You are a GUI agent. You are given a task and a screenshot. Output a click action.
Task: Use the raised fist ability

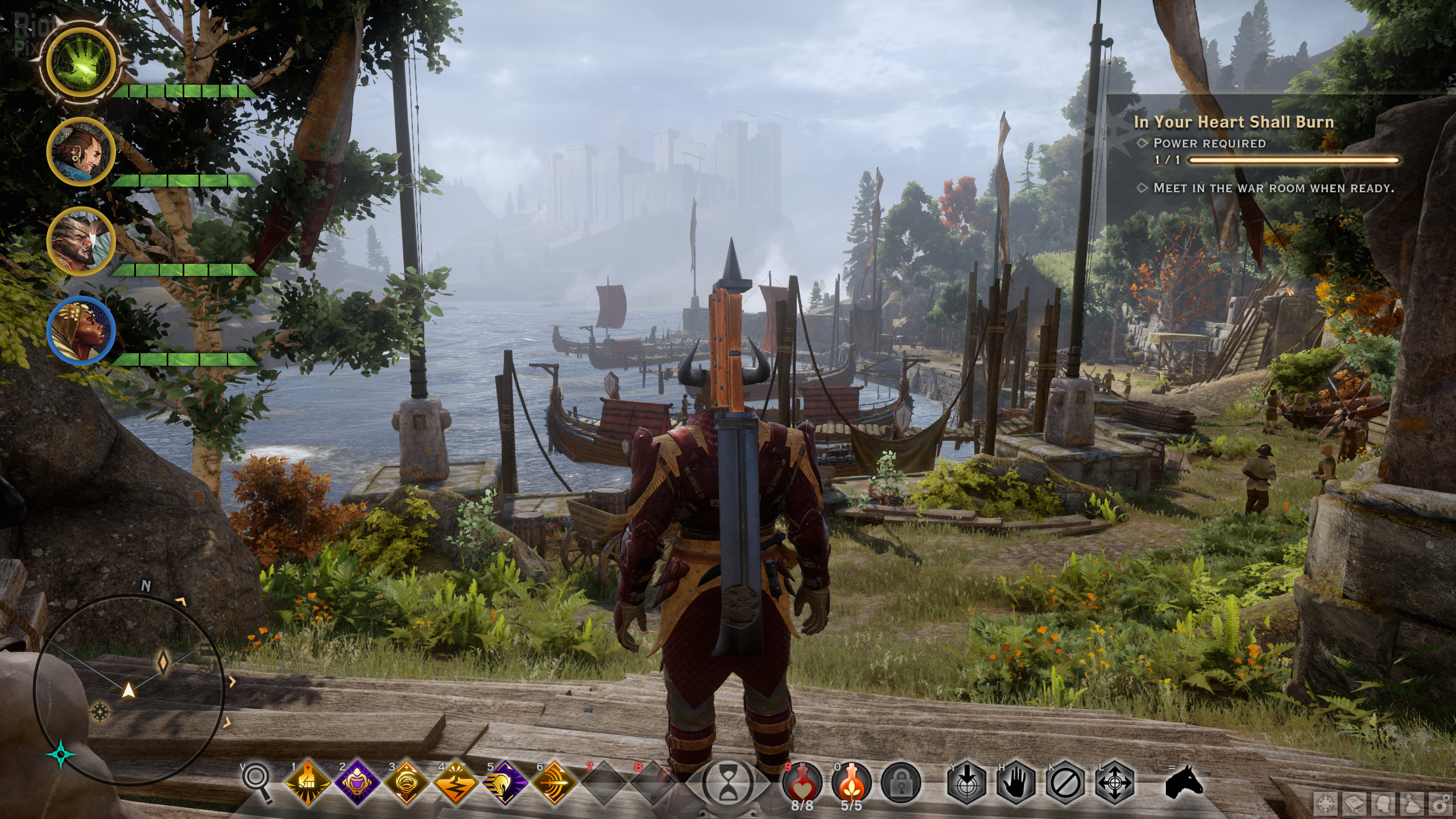309,782
